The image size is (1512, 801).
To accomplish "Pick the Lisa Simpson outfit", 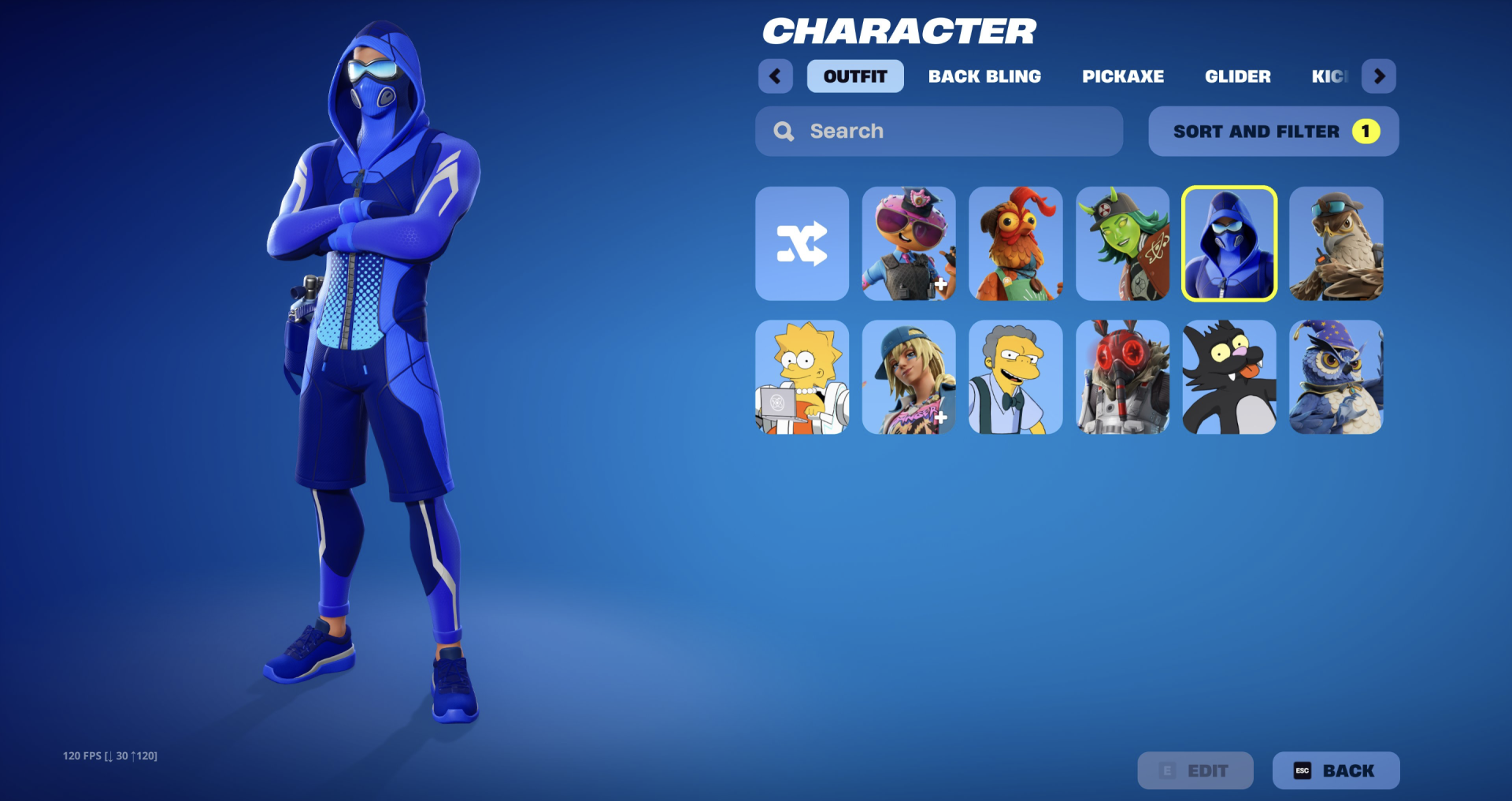I will point(802,377).
